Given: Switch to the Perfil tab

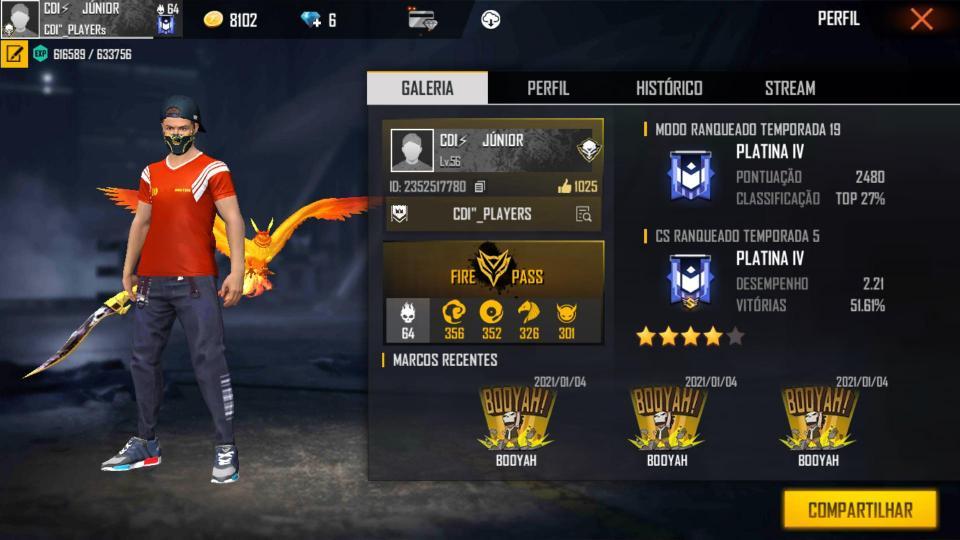Looking at the screenshot, I should tap(548, 88).
